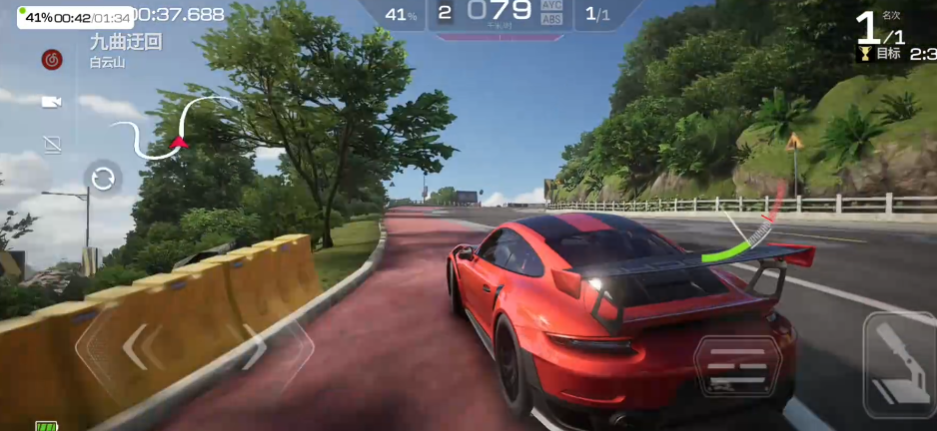Tap the brake pedal button
Viewport: 937px width, 431px height.
coord(737,367)
